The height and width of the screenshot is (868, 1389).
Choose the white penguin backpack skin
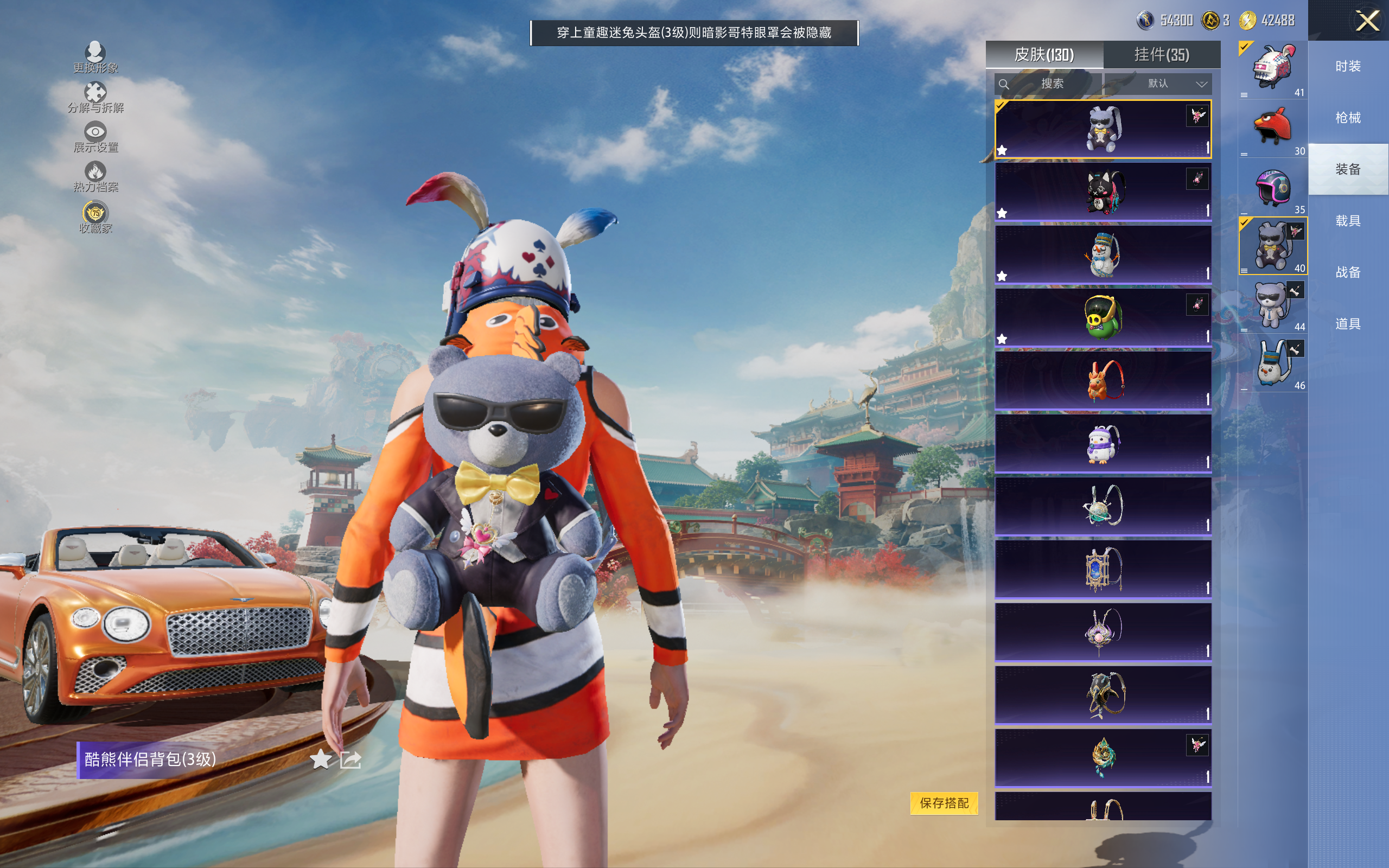pyautogui.click(x=1103, y=443)
